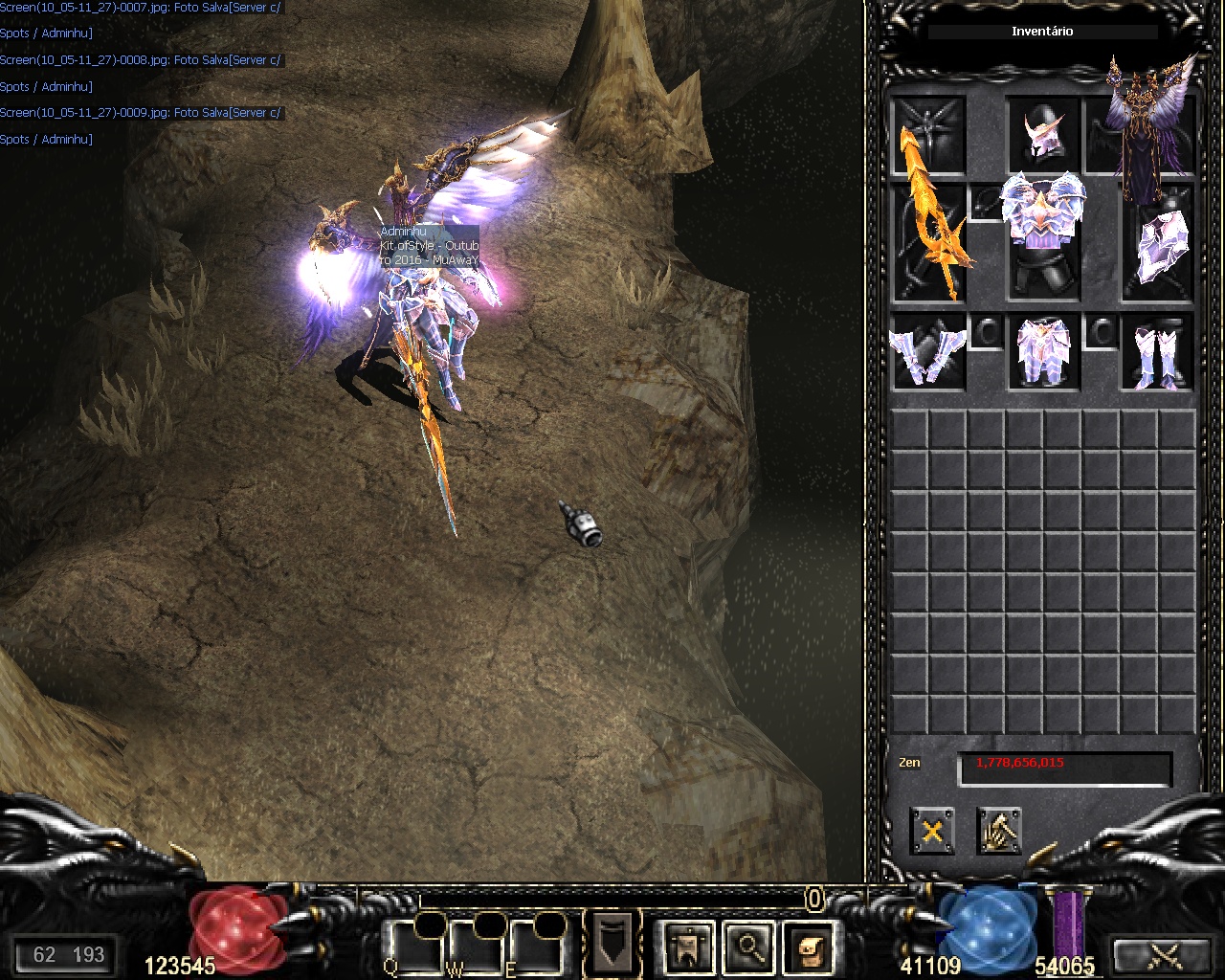Select the equipped pants slot
The width and height of the screenshot is (1225, 980).
tap(1043, 352)
